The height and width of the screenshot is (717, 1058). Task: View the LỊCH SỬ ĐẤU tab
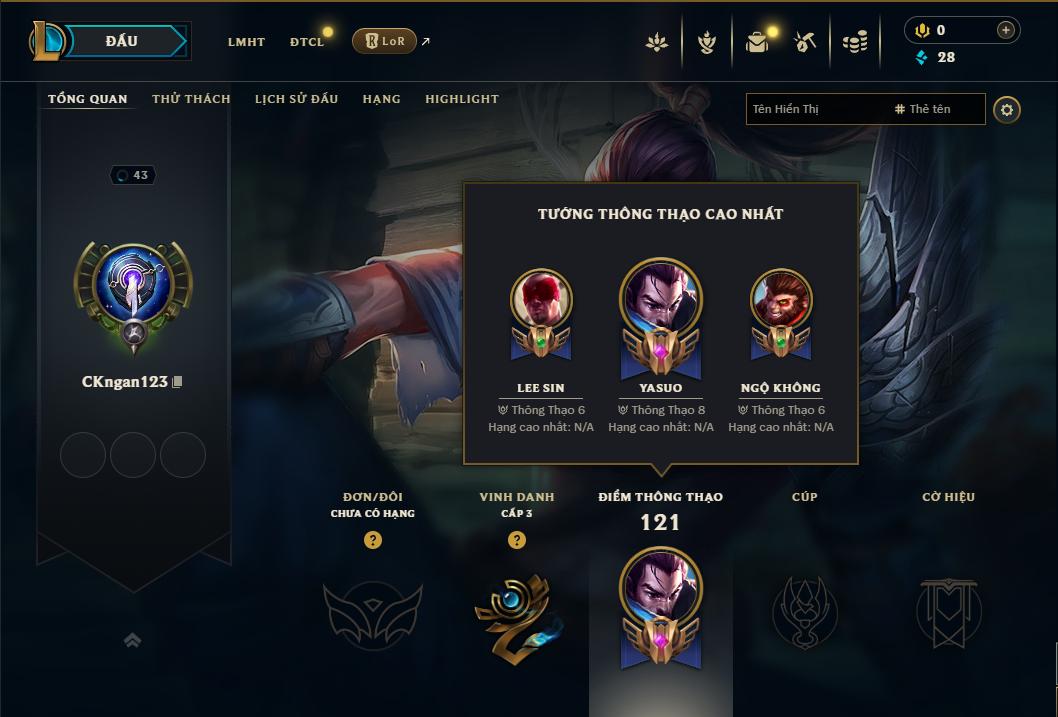296,99
